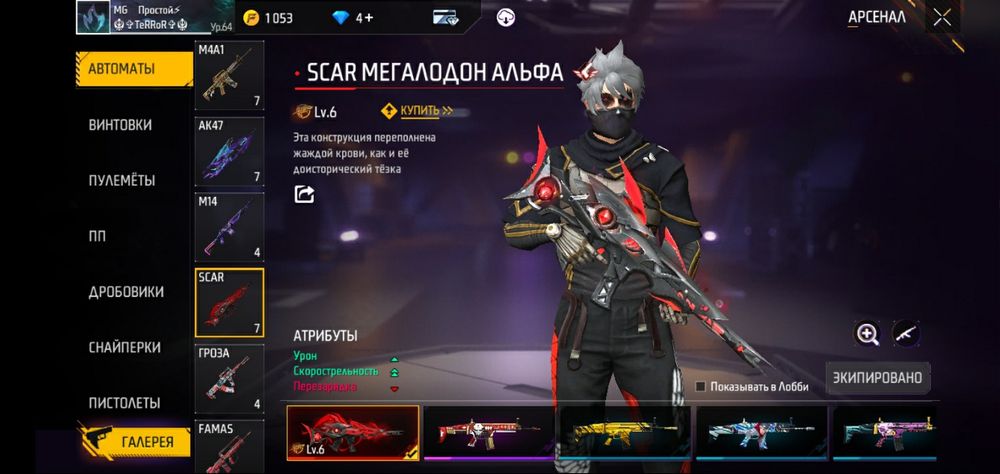The height and width of the screenshot is (474, 1000).
Task: Toggle the Показывать в Лобби checkbox
Action: pyautogui.click(x=701, y=386)
